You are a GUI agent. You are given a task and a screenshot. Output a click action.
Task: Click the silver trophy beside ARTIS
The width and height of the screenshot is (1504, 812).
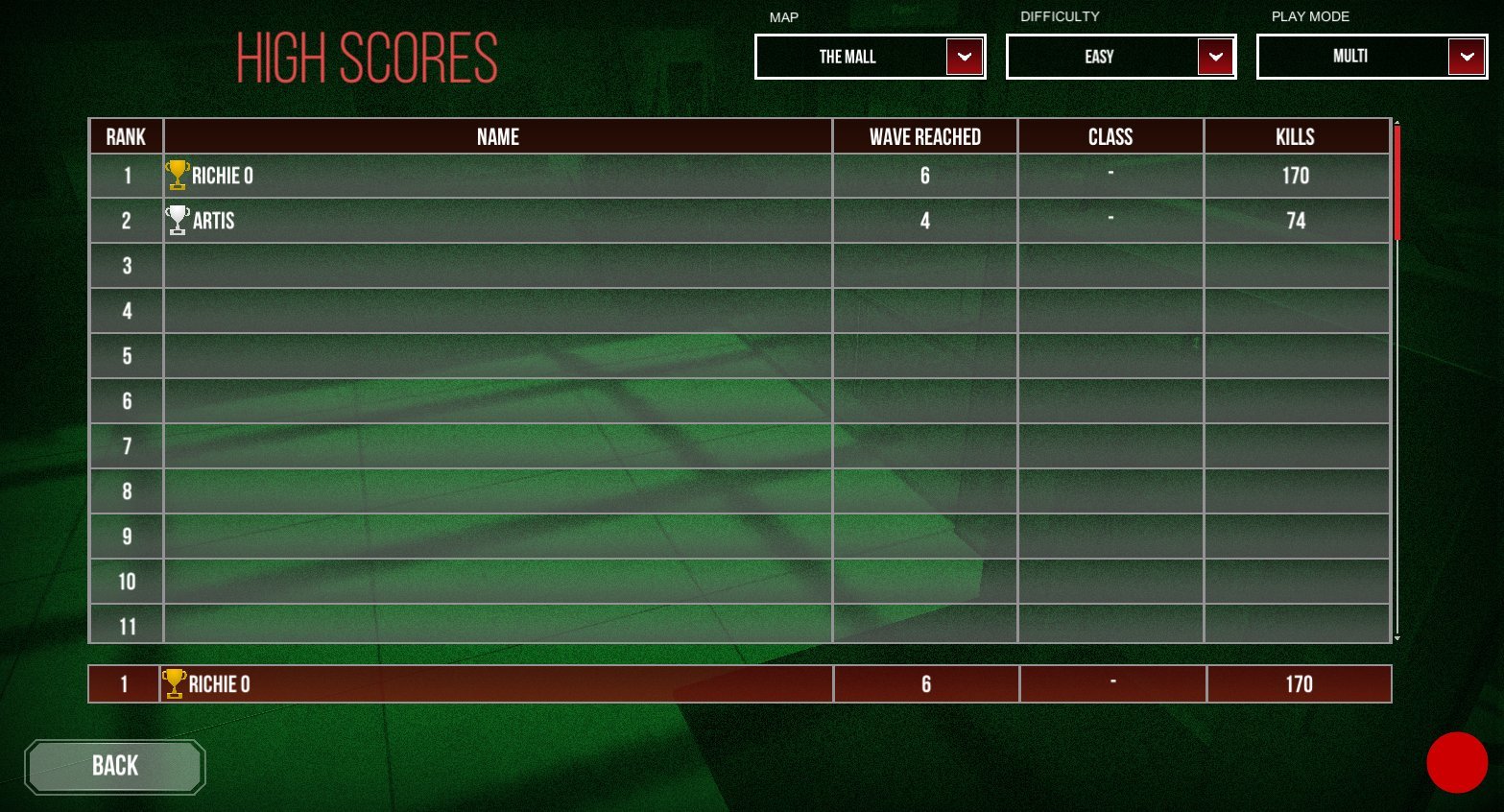click(x=178, y=219)
